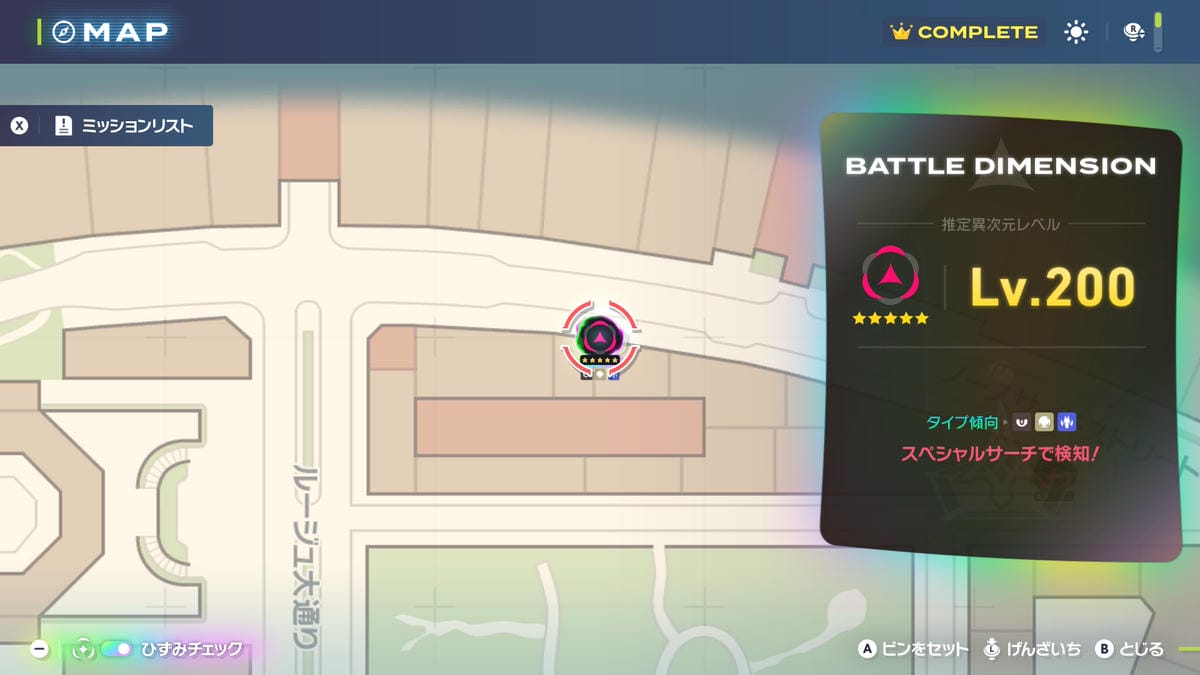This screenshot has width=1200, height=675.
Task: Click the sun time-of-day icon
Action: click(1076, 33)
